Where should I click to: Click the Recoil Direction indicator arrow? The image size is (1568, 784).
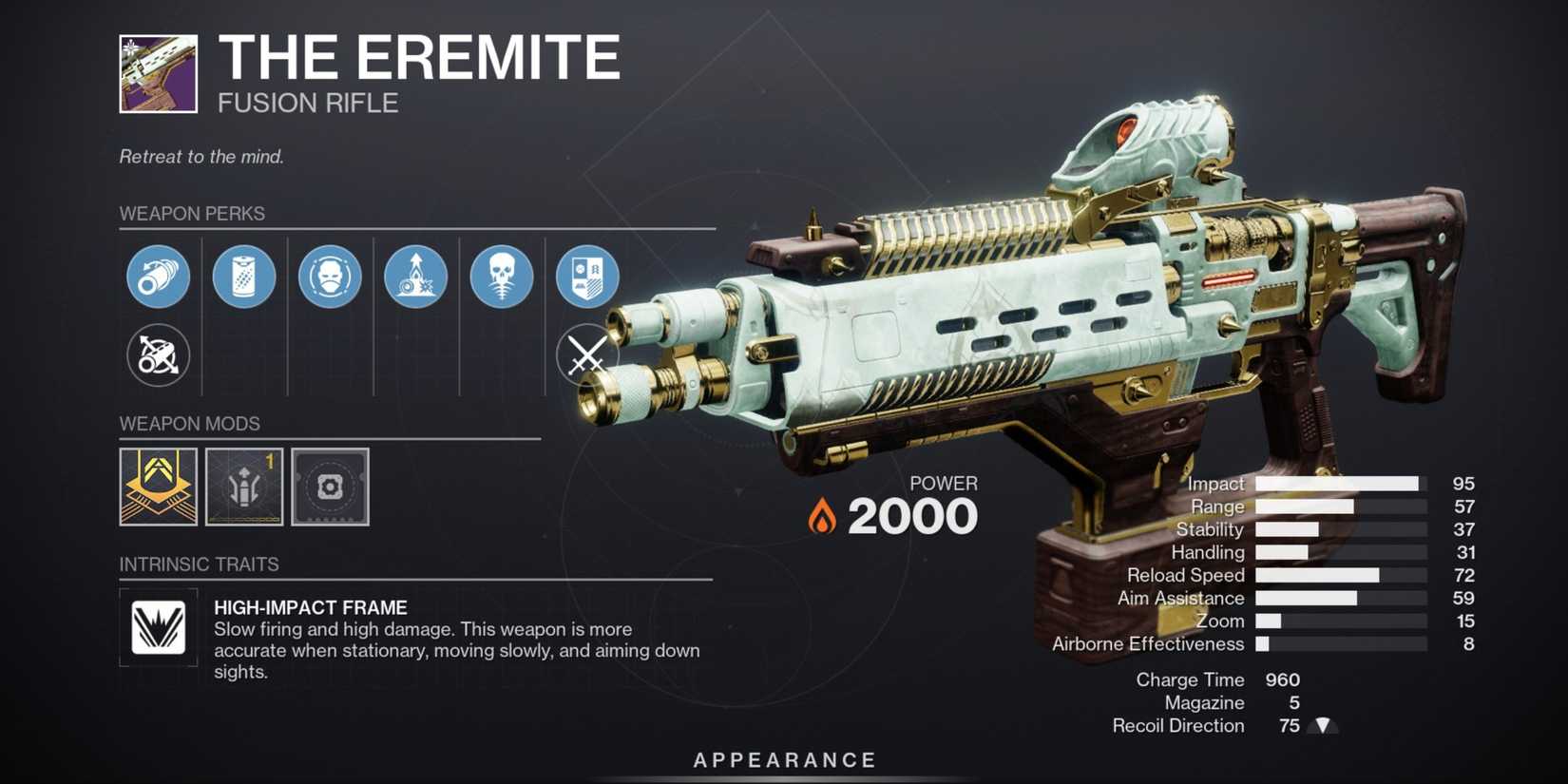click(1321, 725)
